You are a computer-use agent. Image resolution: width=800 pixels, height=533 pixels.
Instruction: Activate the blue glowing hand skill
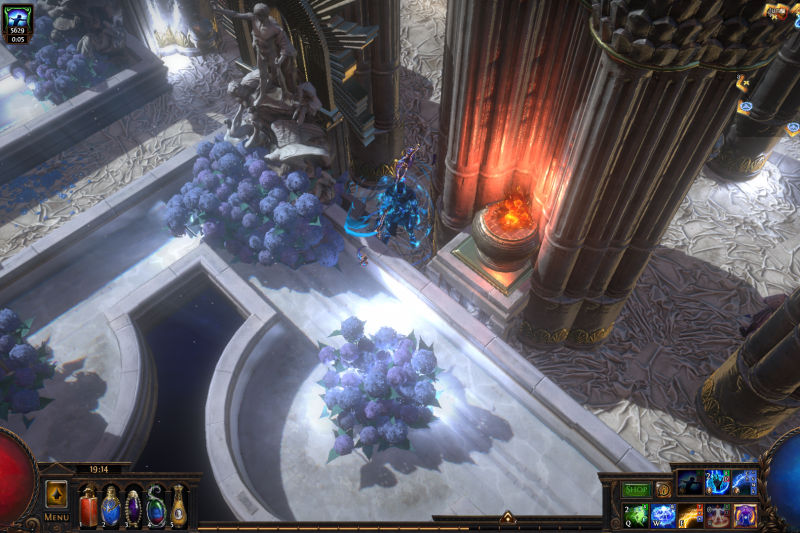click(x=717, y=483)
